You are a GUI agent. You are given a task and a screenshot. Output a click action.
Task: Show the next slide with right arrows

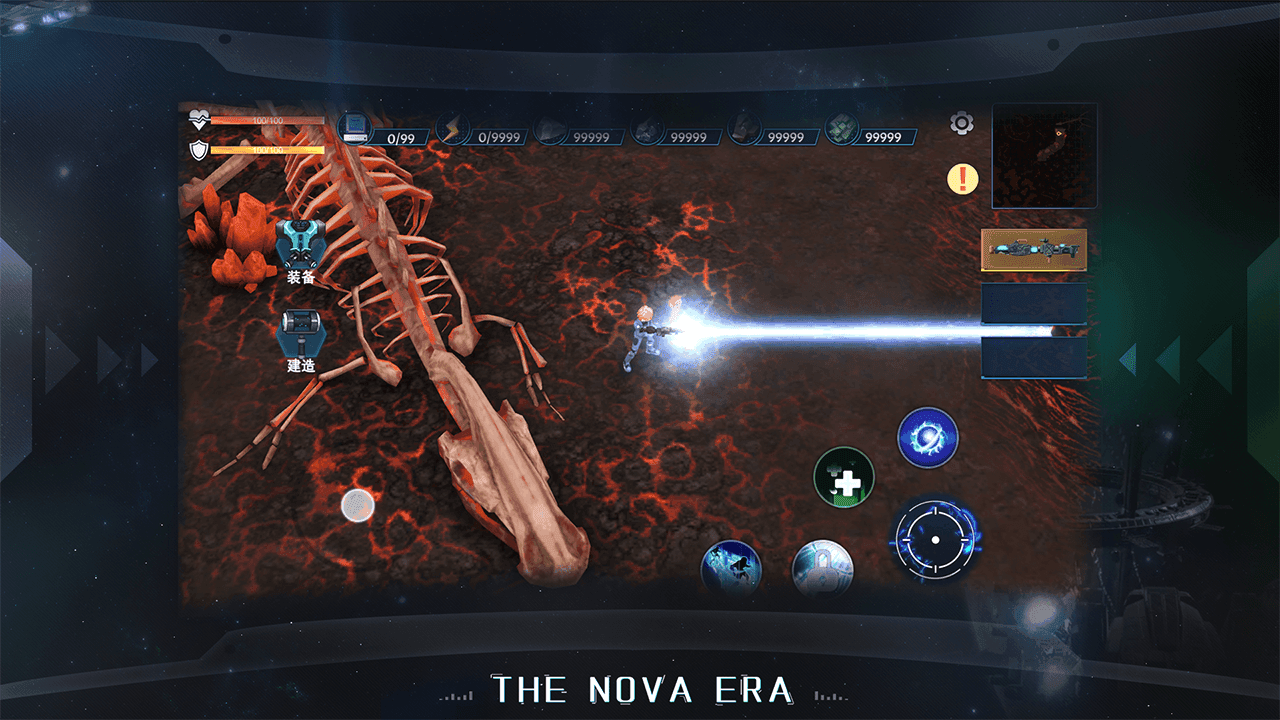pos(1170,358)
